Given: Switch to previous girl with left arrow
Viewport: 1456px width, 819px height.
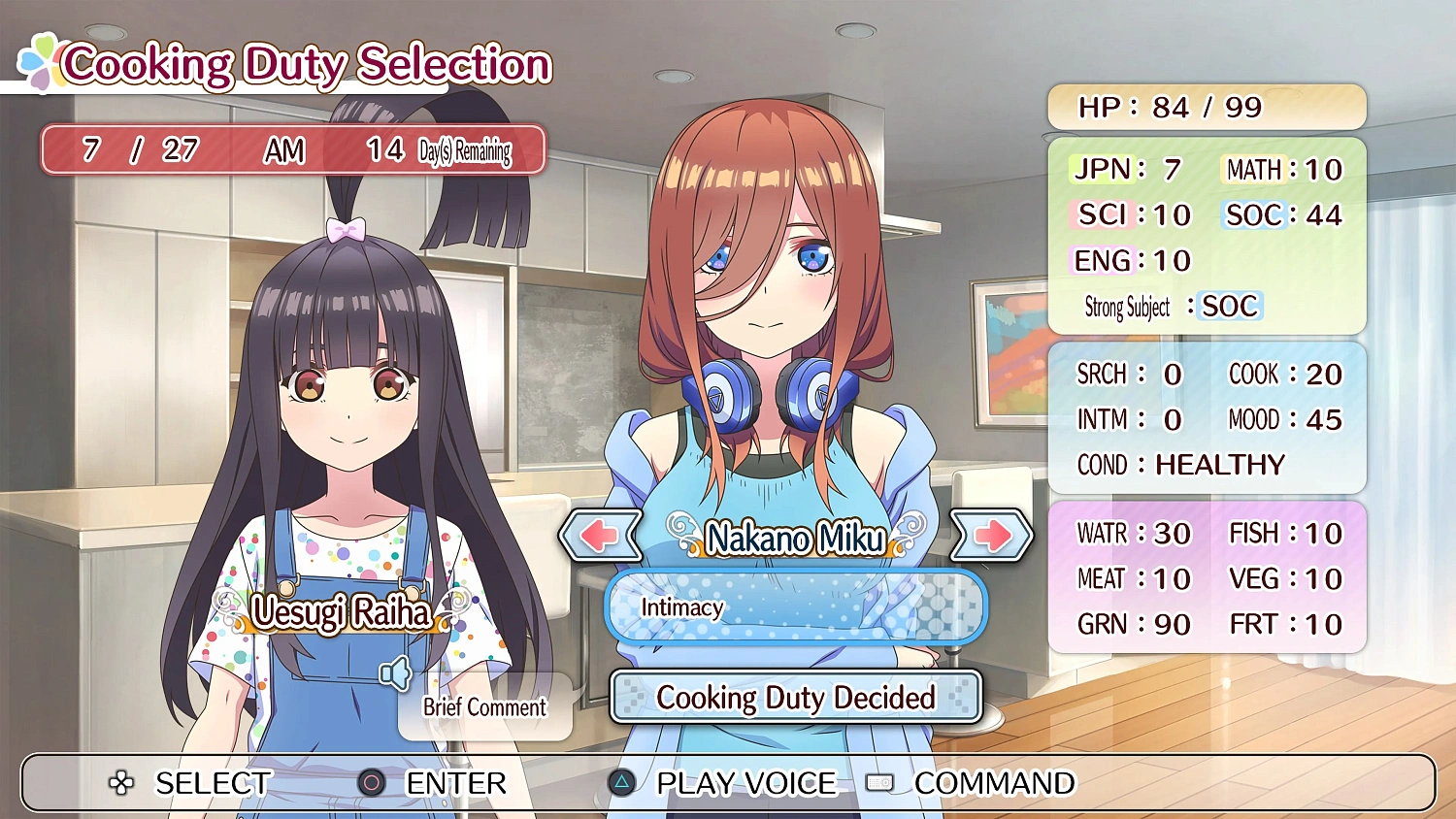Looking at the screenshot, I should coord(599,535).
